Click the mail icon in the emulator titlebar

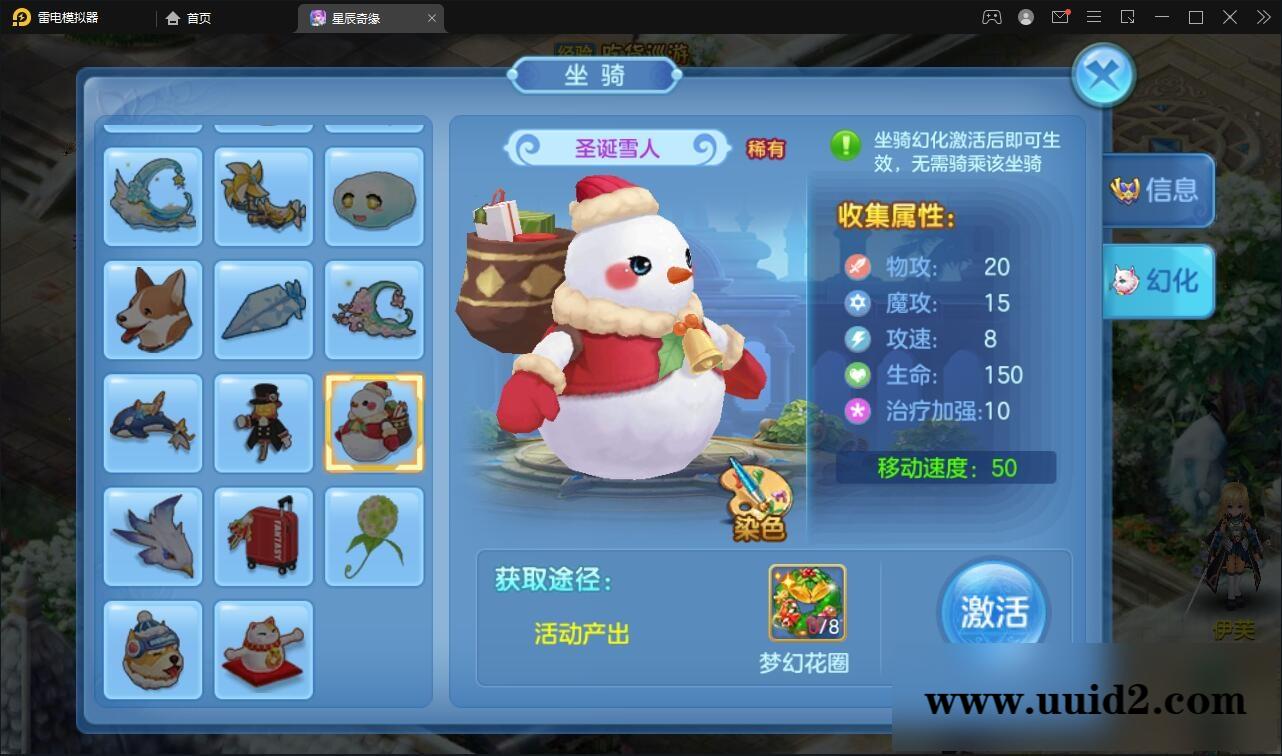point(1060,17)
